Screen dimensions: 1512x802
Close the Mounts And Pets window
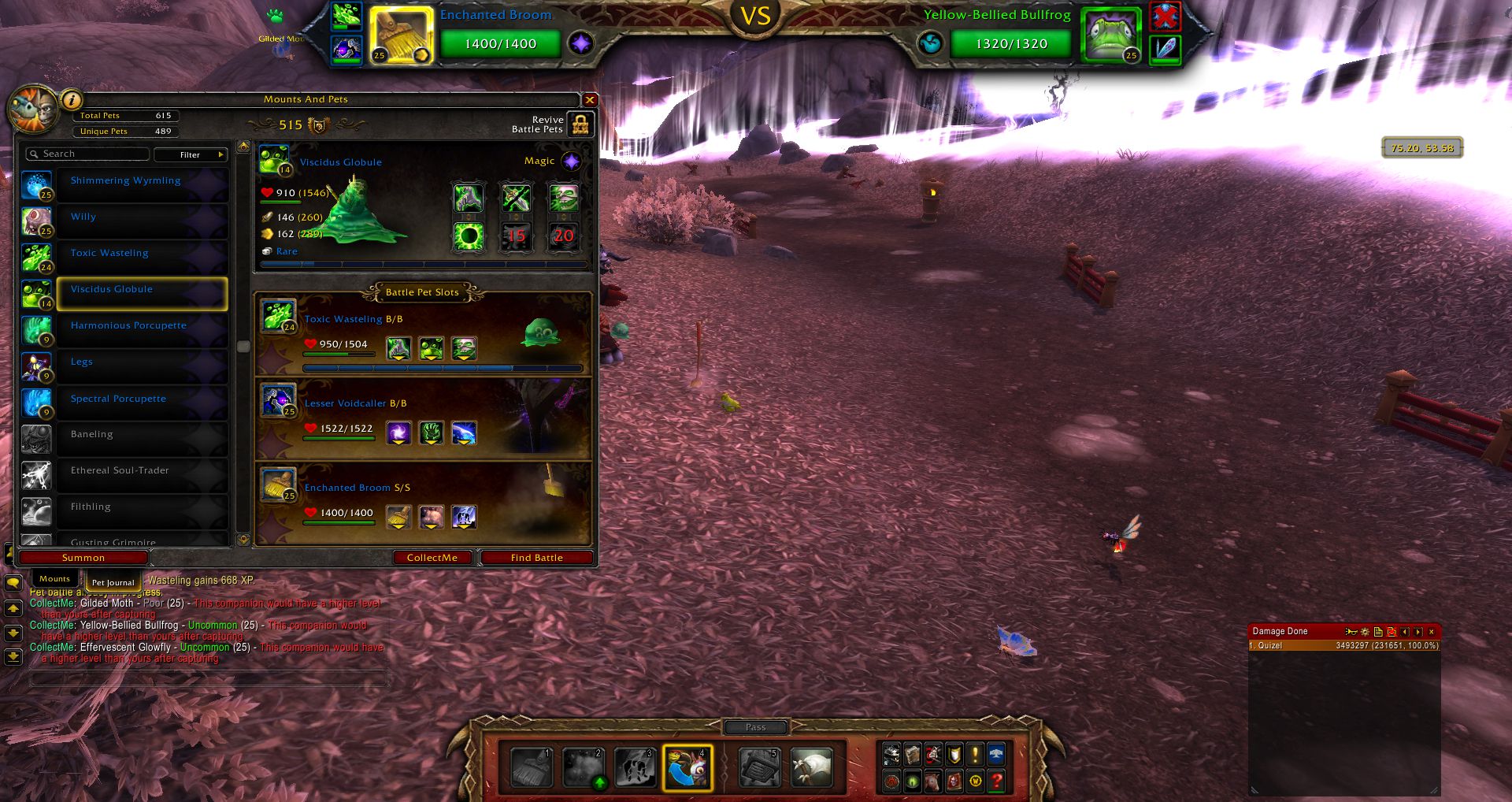590,100
